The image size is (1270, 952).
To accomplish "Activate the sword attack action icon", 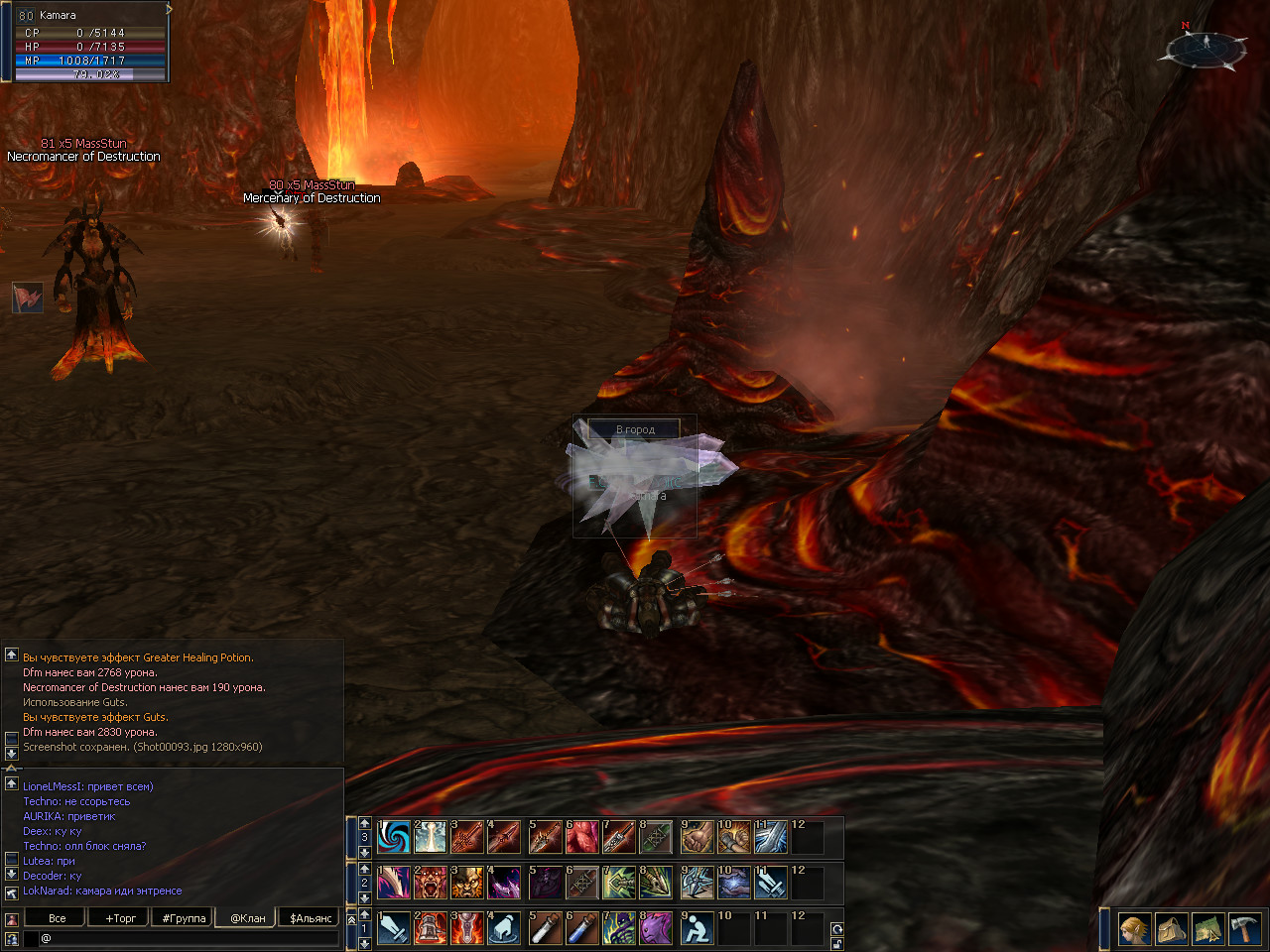I will tap(394, 928).
